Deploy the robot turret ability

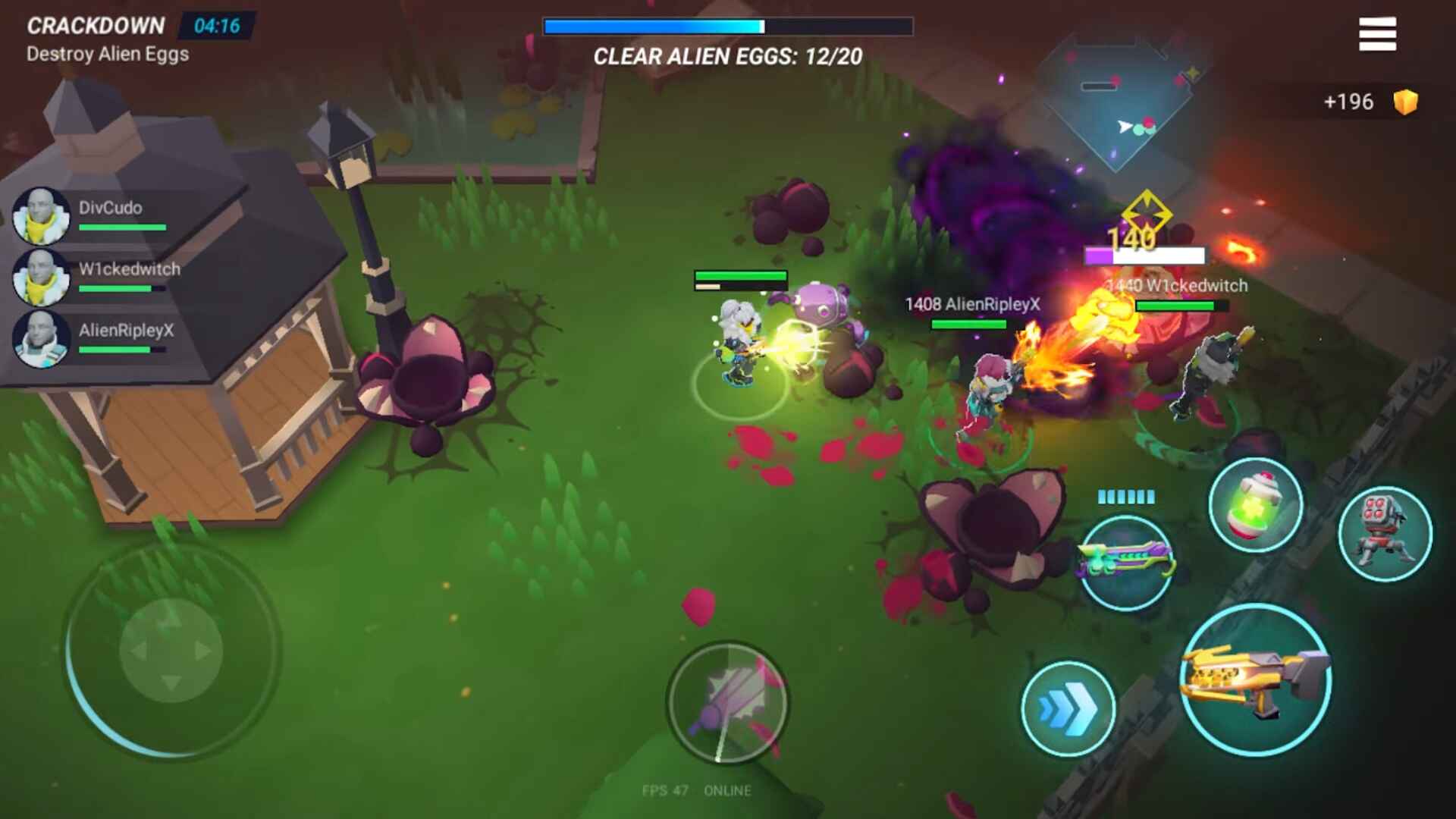(1385, 534)
